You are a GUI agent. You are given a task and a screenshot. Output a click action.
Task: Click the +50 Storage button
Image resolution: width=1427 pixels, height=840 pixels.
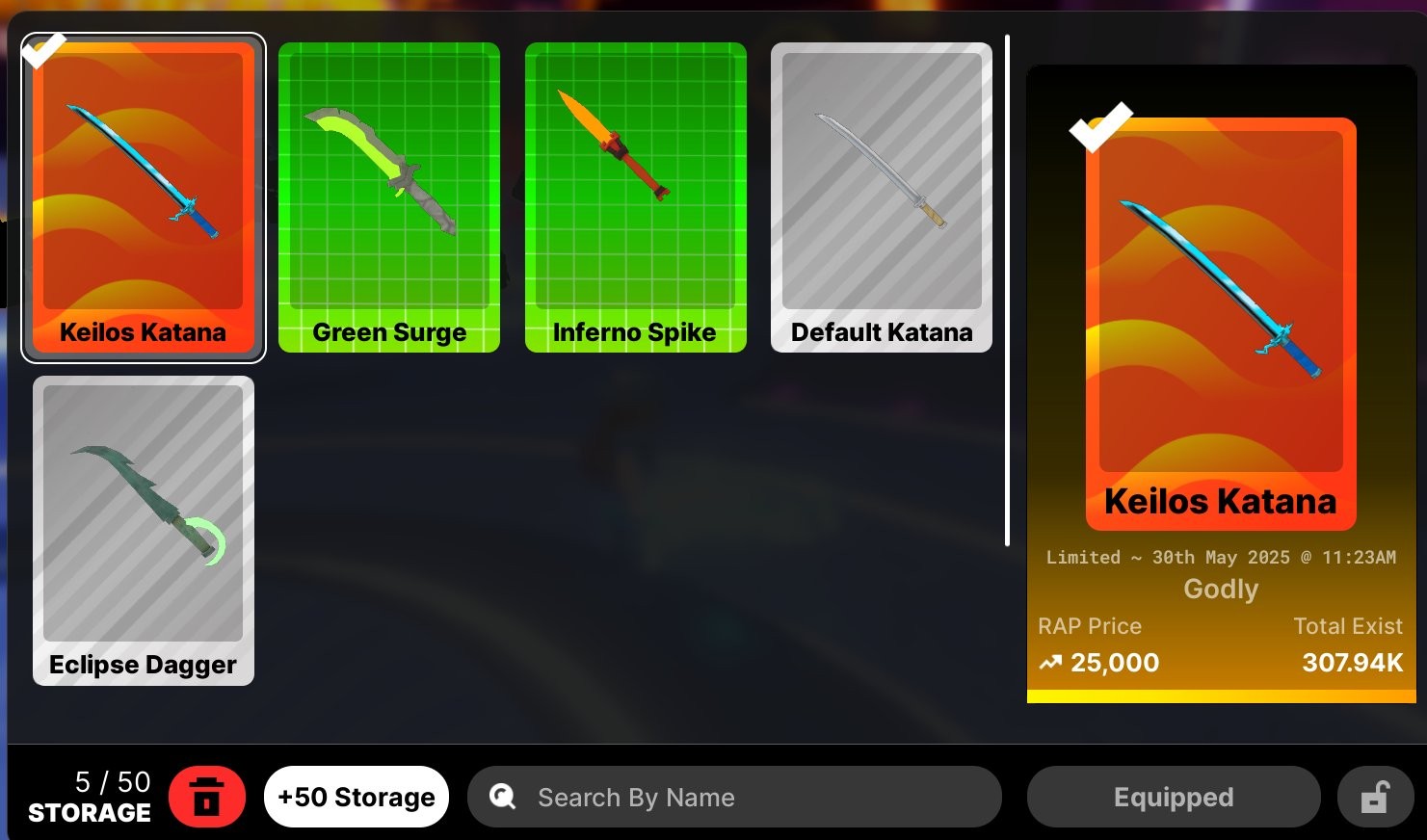[356, 797]
